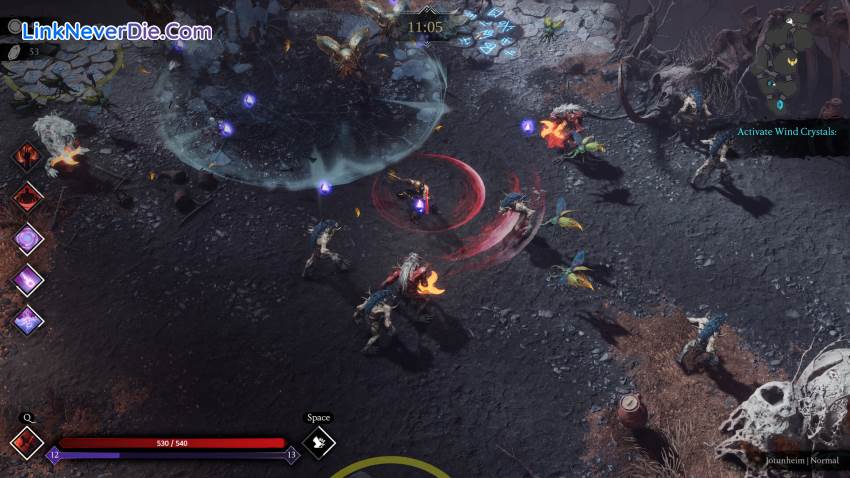Pick the purple lightning skill diamond

(x=27, y=320)
